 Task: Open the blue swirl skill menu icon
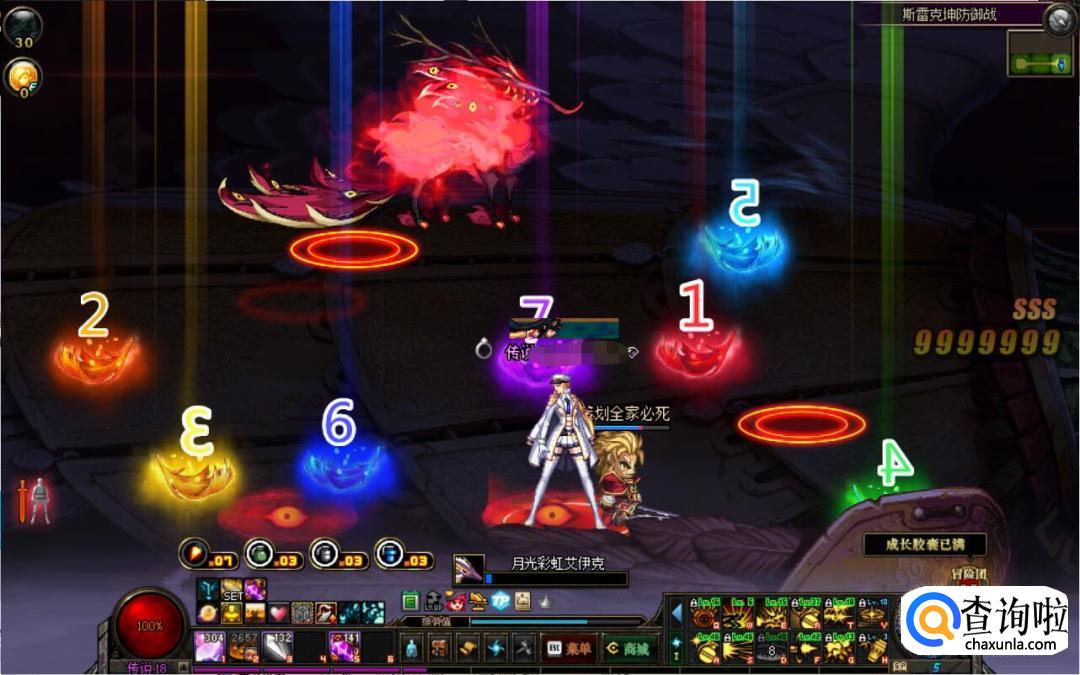tap(494, 648)
